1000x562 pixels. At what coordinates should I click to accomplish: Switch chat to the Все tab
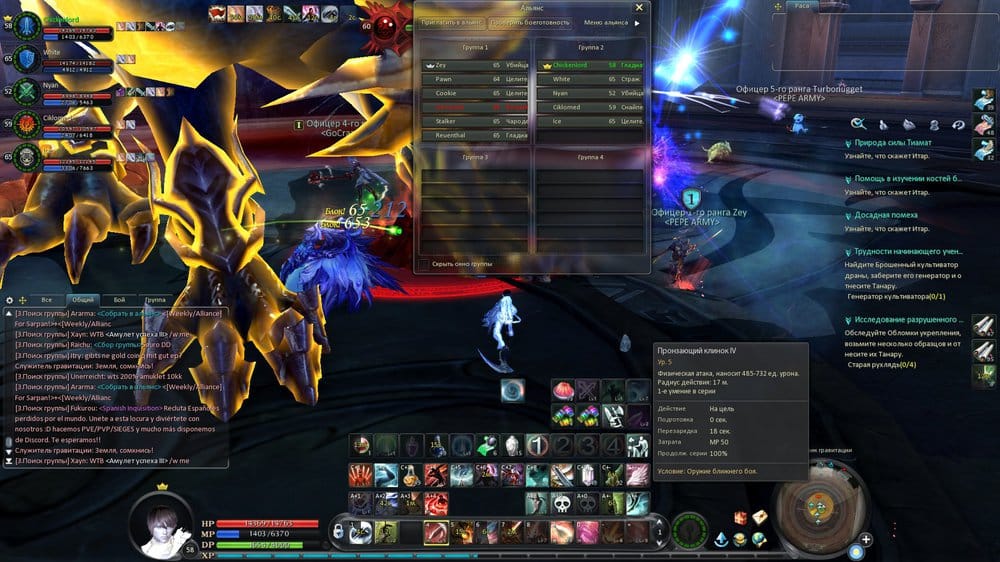click(46, 299)
